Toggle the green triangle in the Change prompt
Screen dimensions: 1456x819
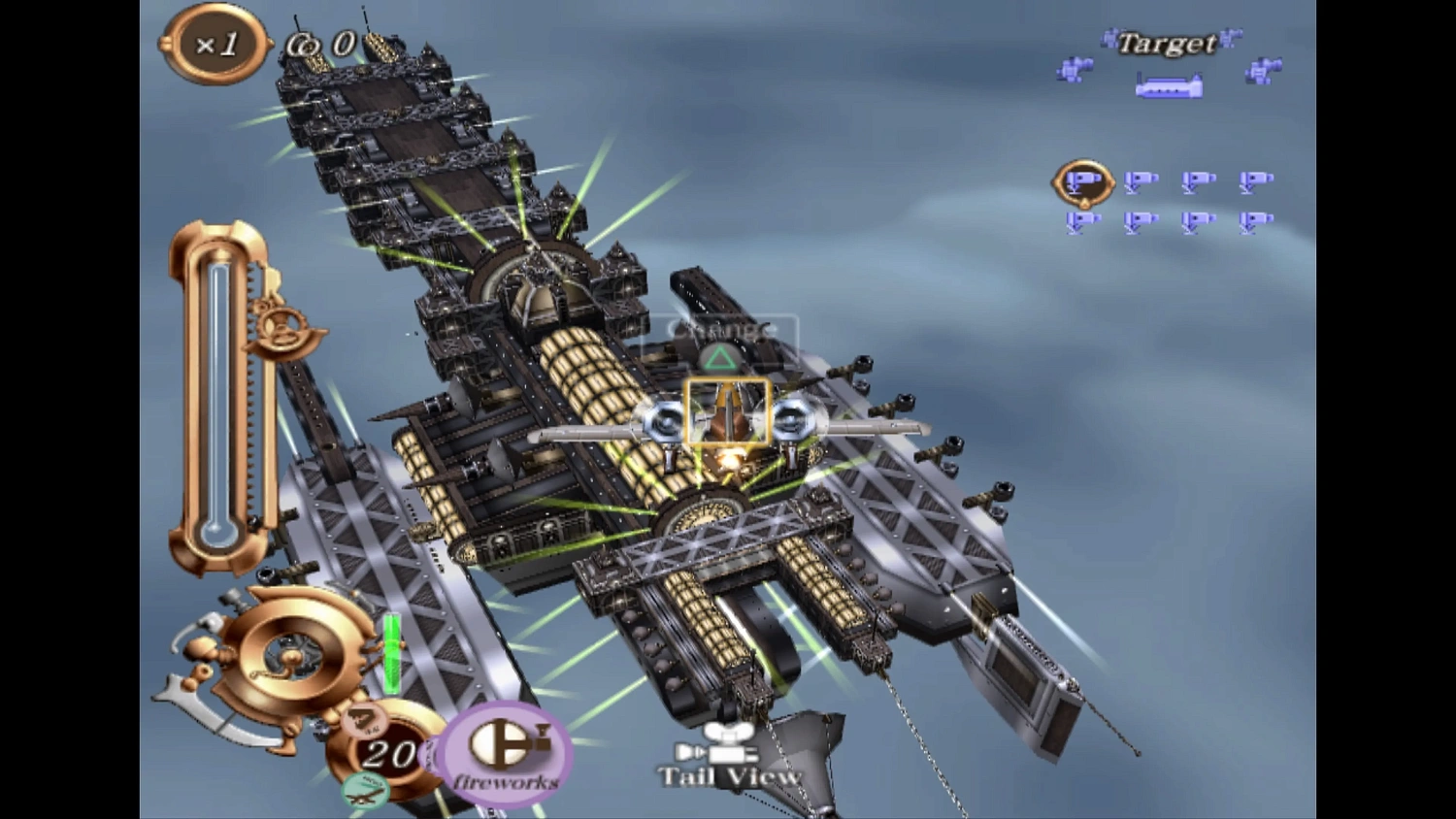tap(718, 357)
